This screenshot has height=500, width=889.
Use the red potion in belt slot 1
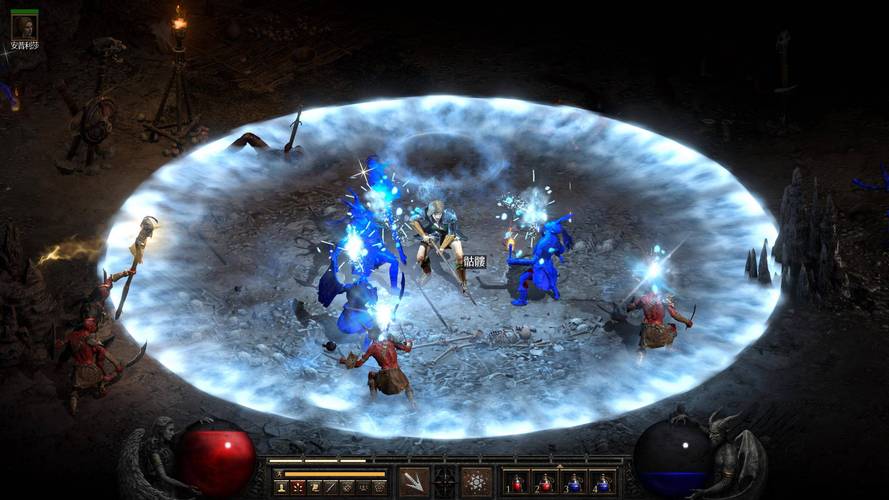click(x=516, y=483)
